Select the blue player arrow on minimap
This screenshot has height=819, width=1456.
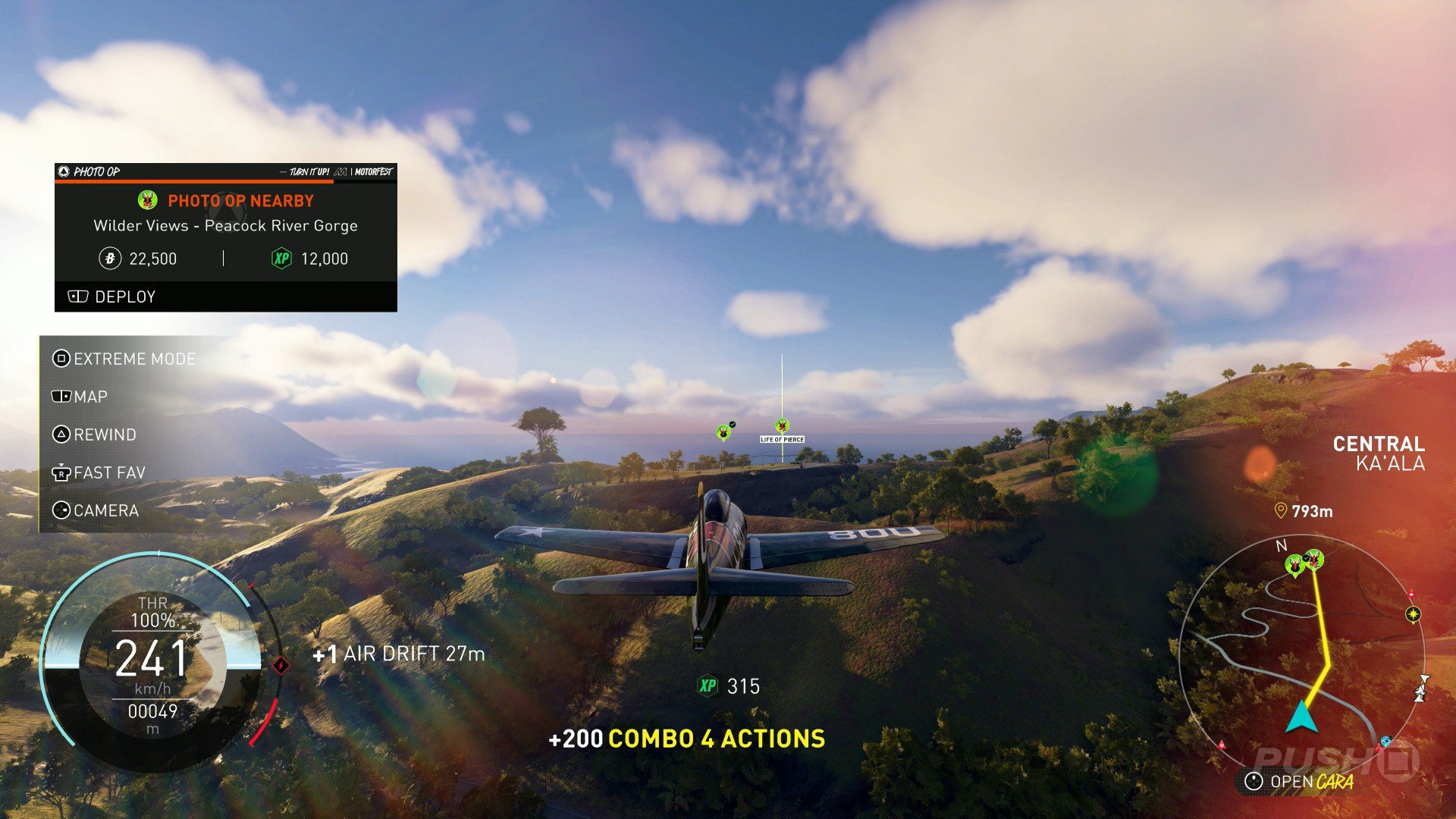click(1301, 717)
